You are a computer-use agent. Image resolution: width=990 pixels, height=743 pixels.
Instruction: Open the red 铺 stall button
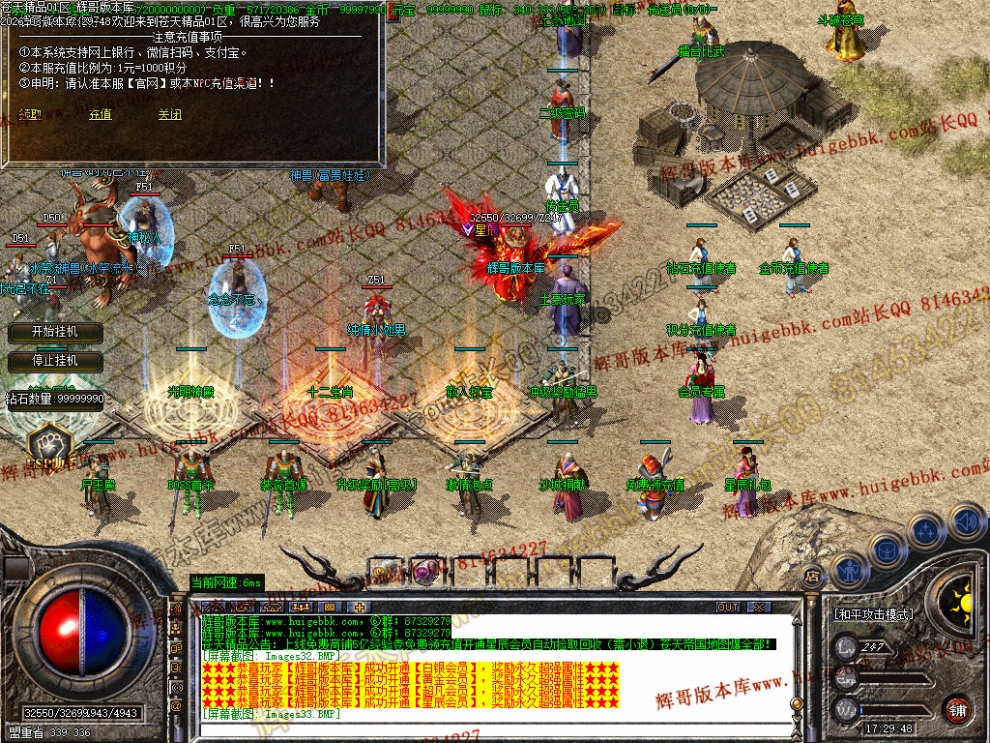pyautogui.click(x=959, y=709)
